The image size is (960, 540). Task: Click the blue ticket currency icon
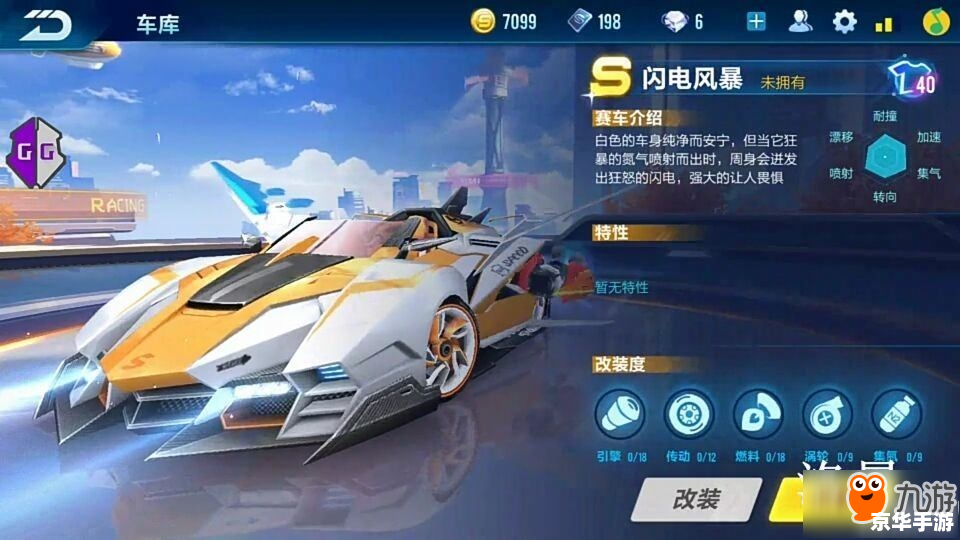(580, 21)
